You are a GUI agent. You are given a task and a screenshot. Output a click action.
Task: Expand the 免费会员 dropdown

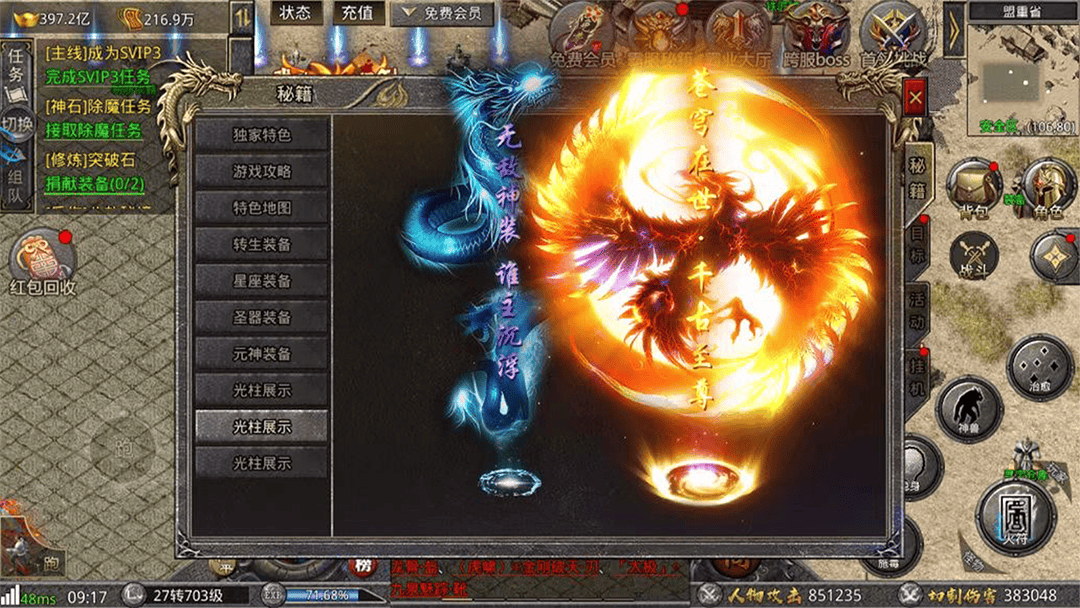click(441, 13)
